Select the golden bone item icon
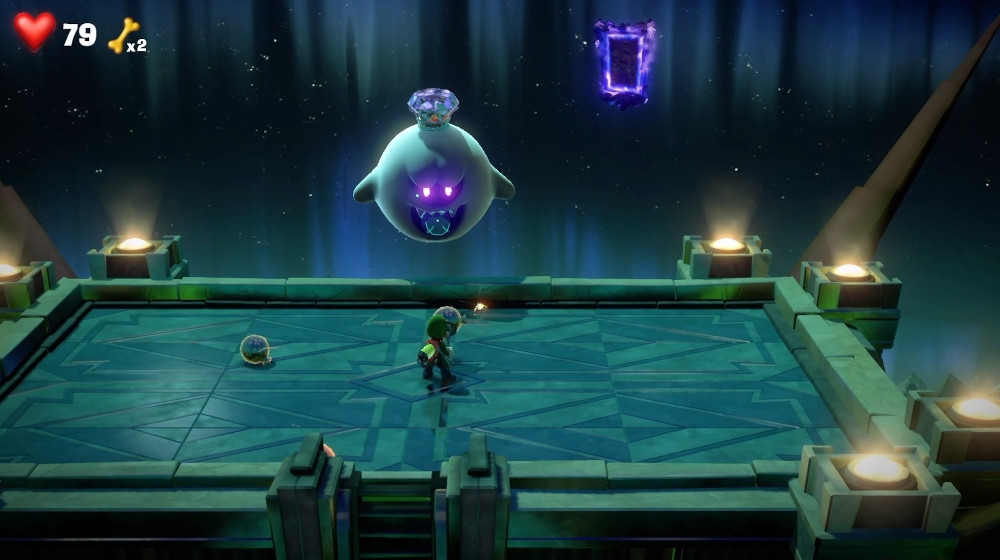The height and width of the screenshot is (560, 1000). pyautogui.click(x=123, y=36)
